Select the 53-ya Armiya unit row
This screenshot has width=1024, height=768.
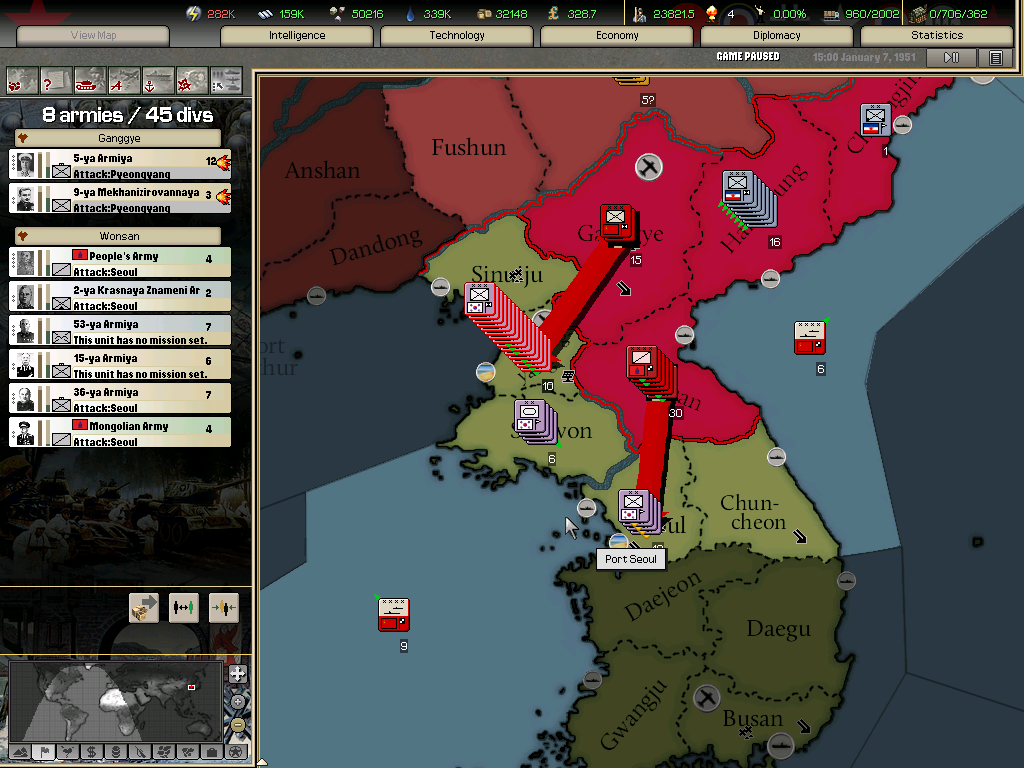coord(120,330)
